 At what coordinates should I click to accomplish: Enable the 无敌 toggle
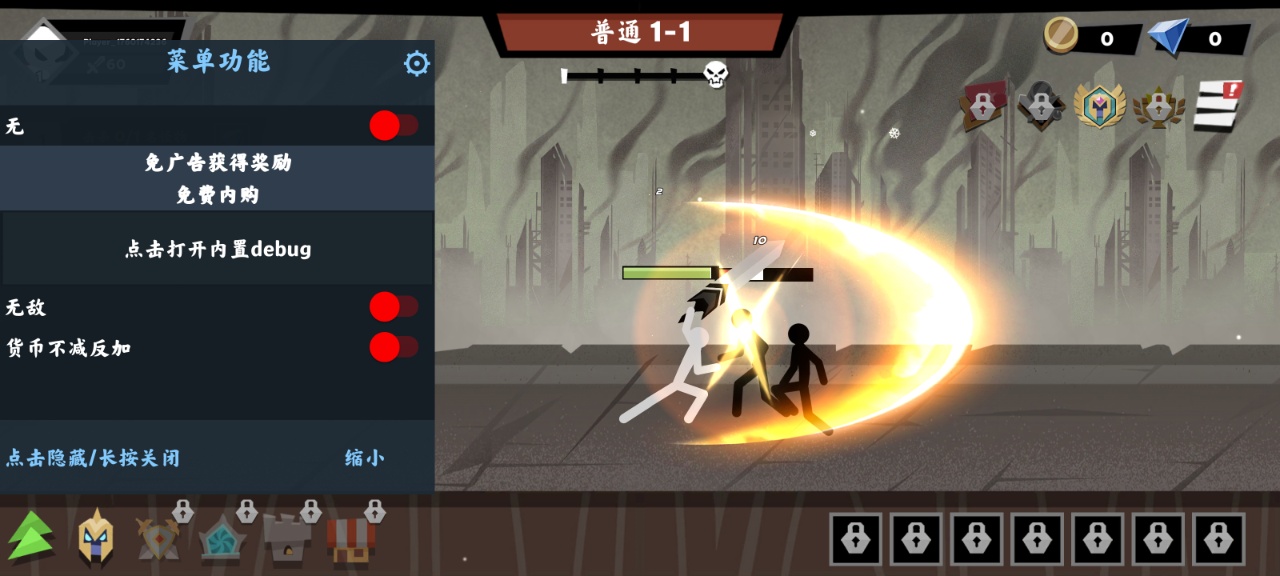393,307
